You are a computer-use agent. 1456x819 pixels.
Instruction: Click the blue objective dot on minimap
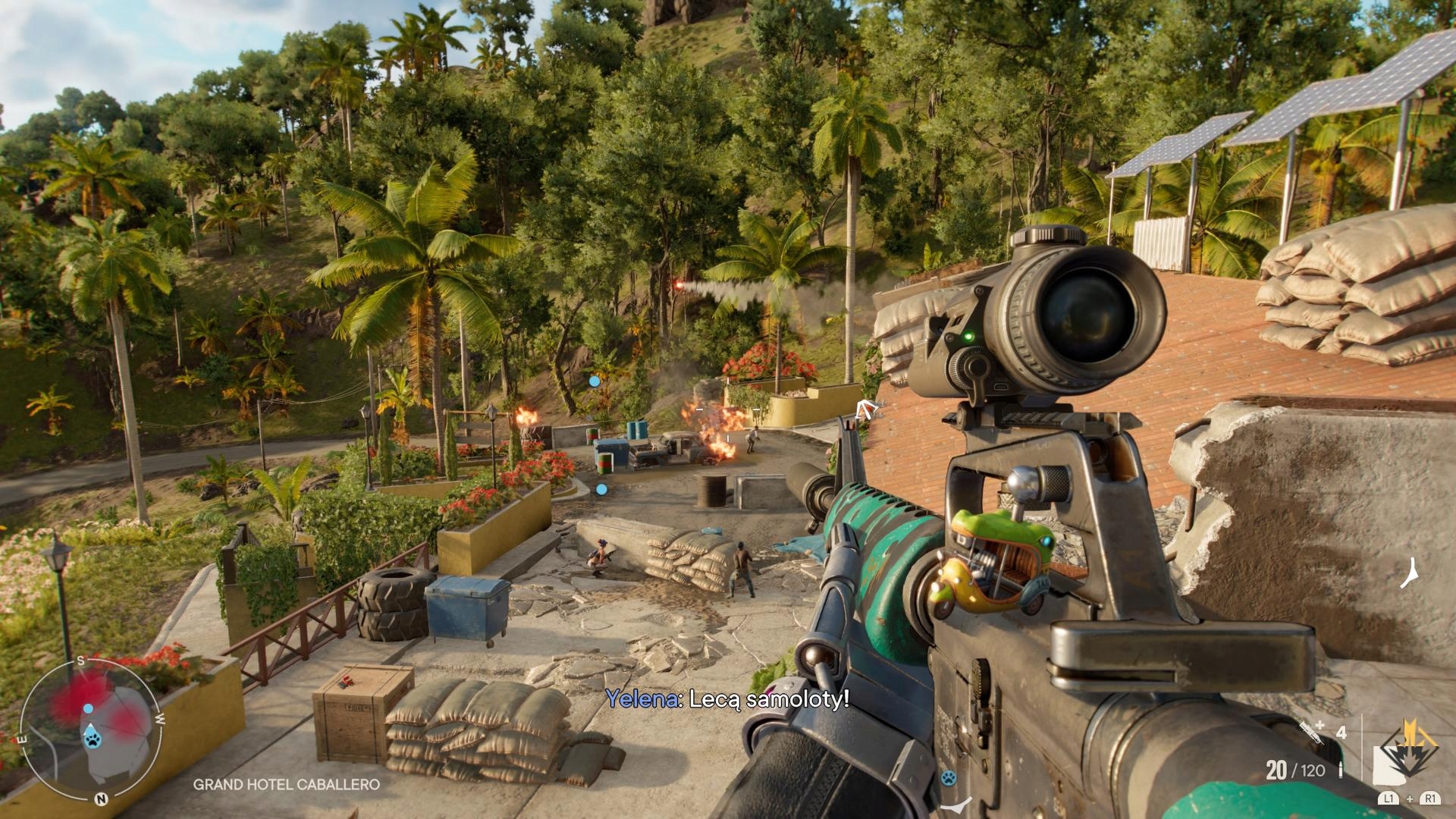(x=88, y=708)
